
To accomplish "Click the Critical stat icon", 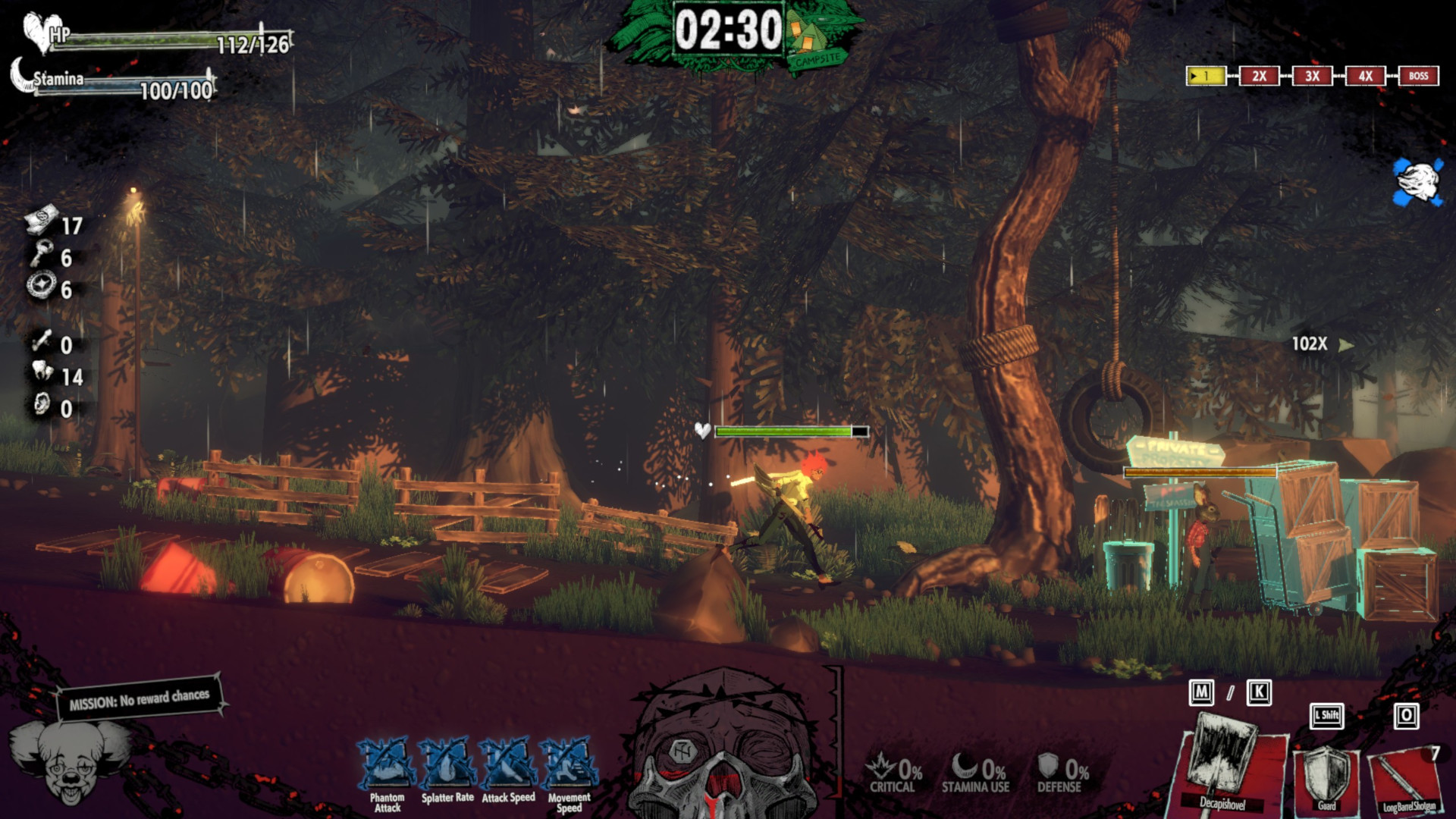I will (881, 766).
